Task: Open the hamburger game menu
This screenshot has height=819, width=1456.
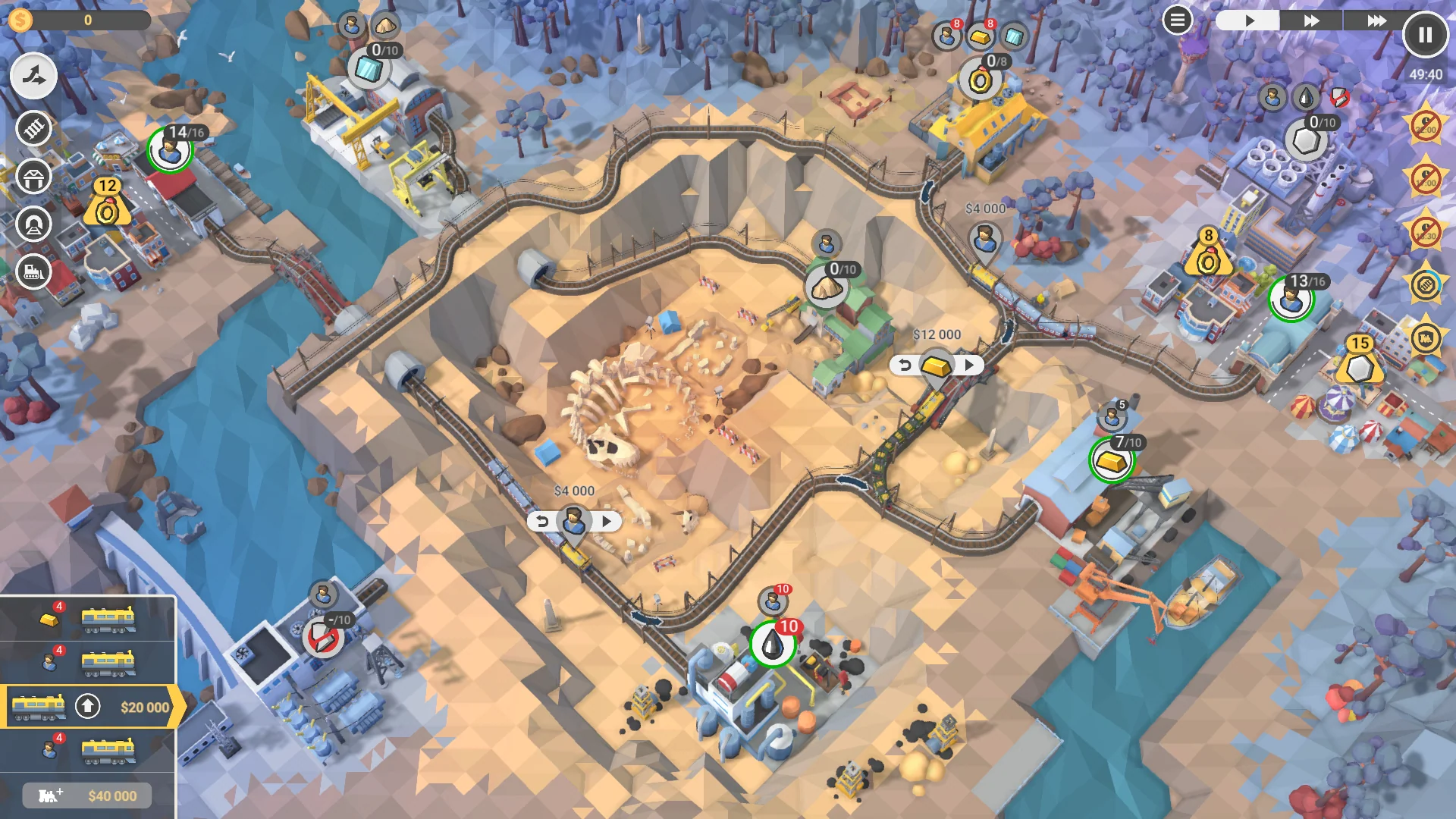Action: point(1178,20)
